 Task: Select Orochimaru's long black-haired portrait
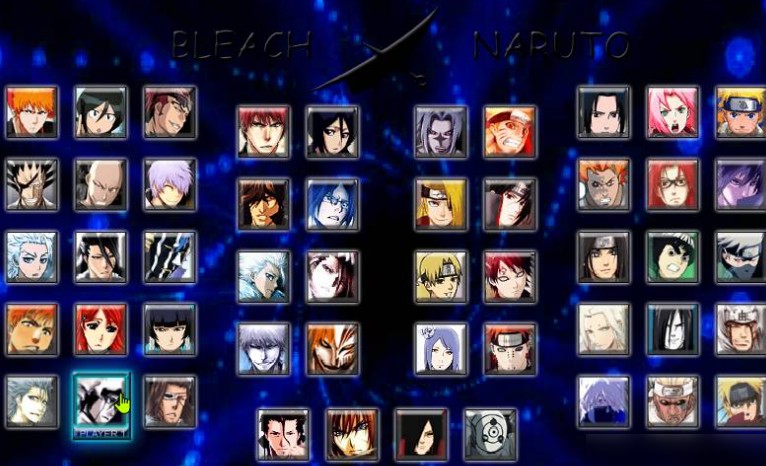672,330
